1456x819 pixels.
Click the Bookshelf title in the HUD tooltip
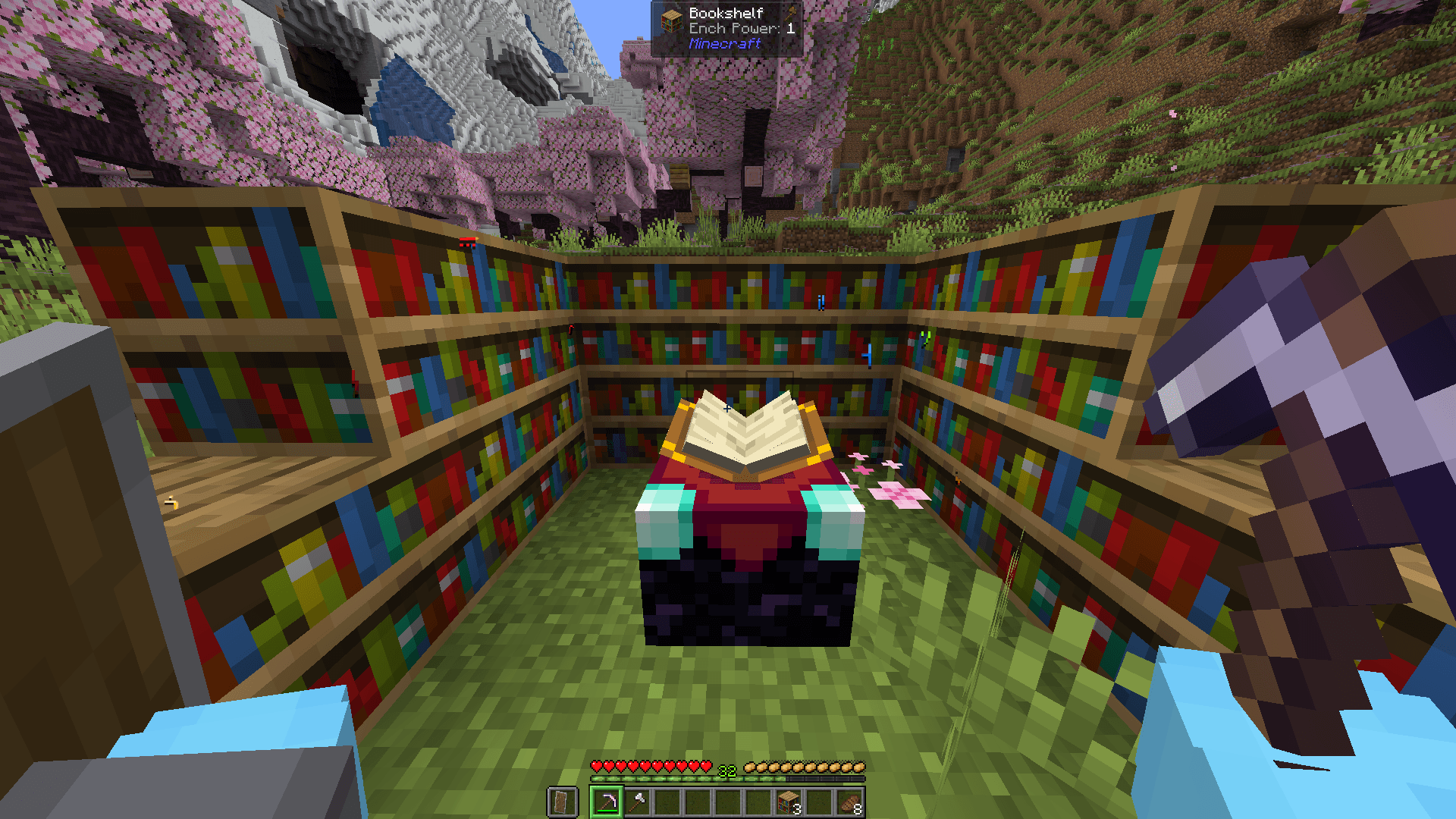726,13
